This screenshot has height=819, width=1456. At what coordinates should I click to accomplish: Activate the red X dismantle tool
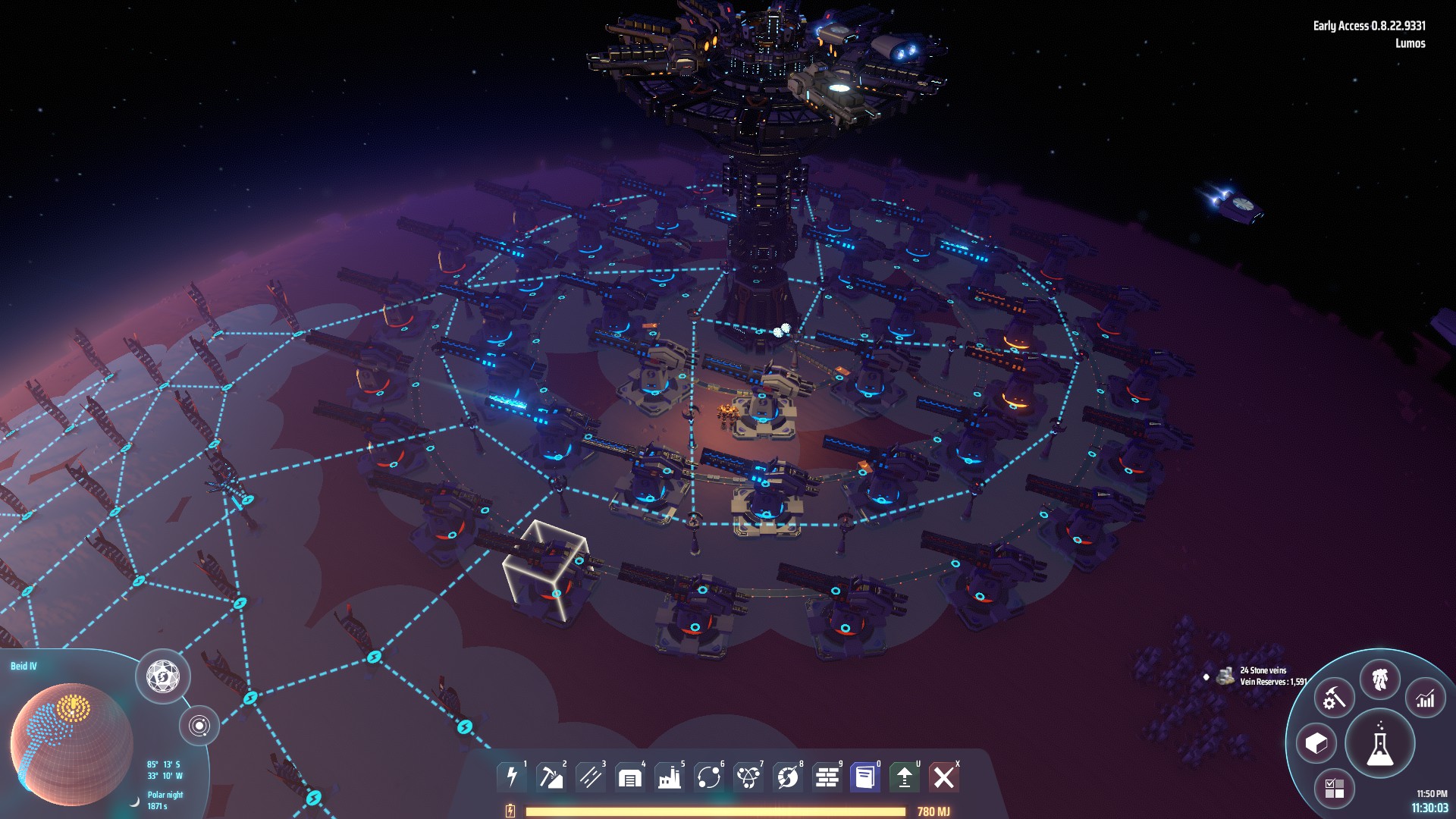(x=944, y=777)
